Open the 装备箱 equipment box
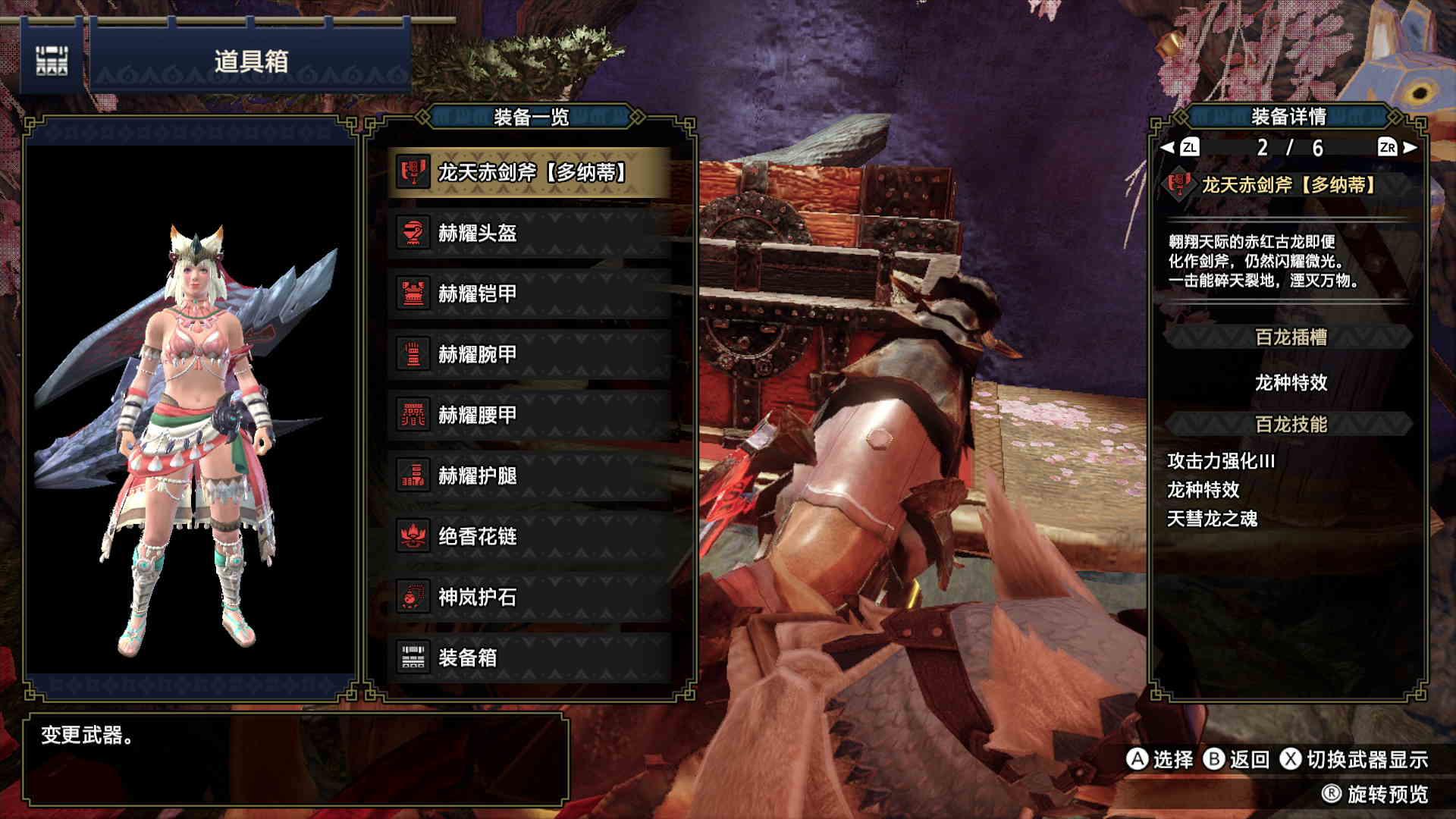Screen dimensions: 1456x819 coord(529,658)
